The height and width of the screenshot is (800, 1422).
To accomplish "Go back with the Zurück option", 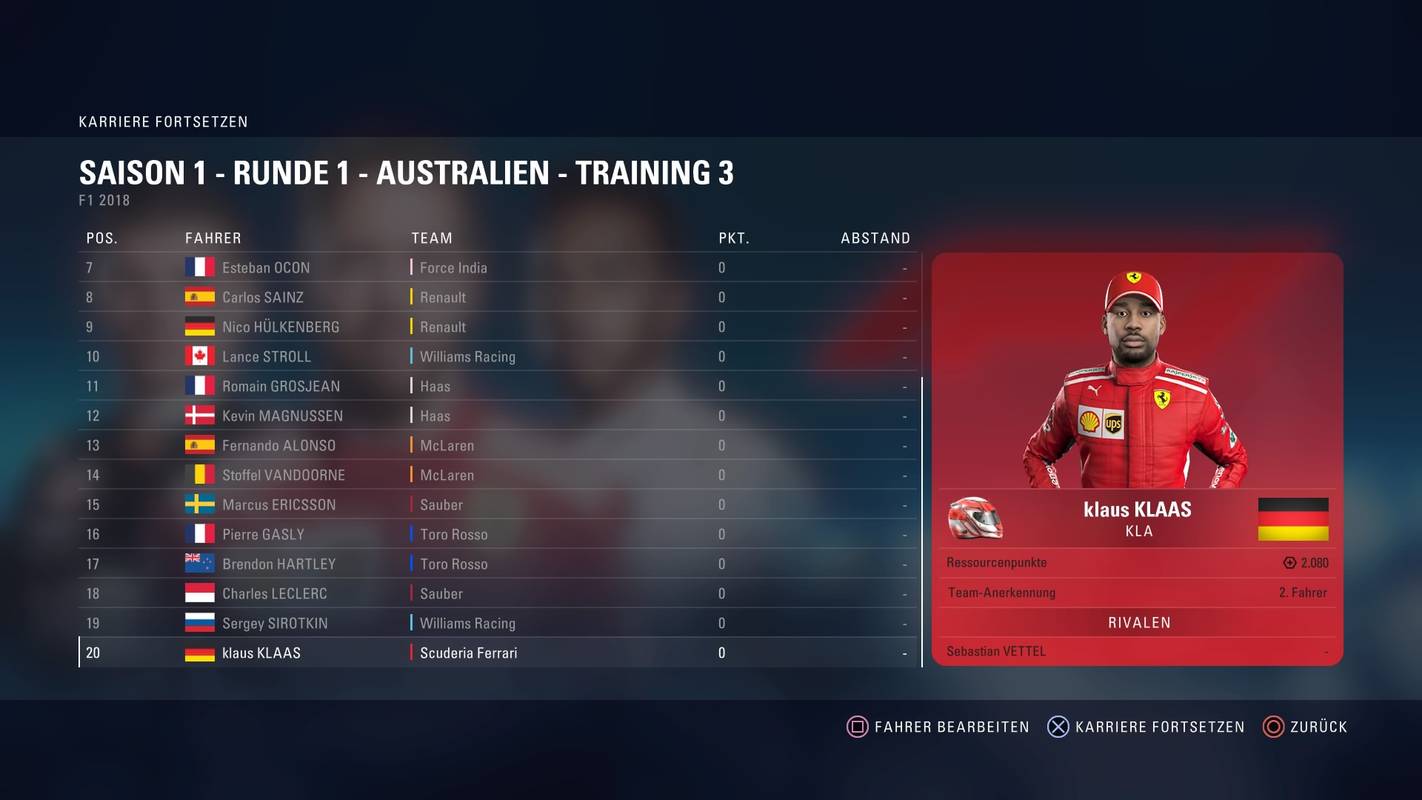I will tap(1306, 727).
